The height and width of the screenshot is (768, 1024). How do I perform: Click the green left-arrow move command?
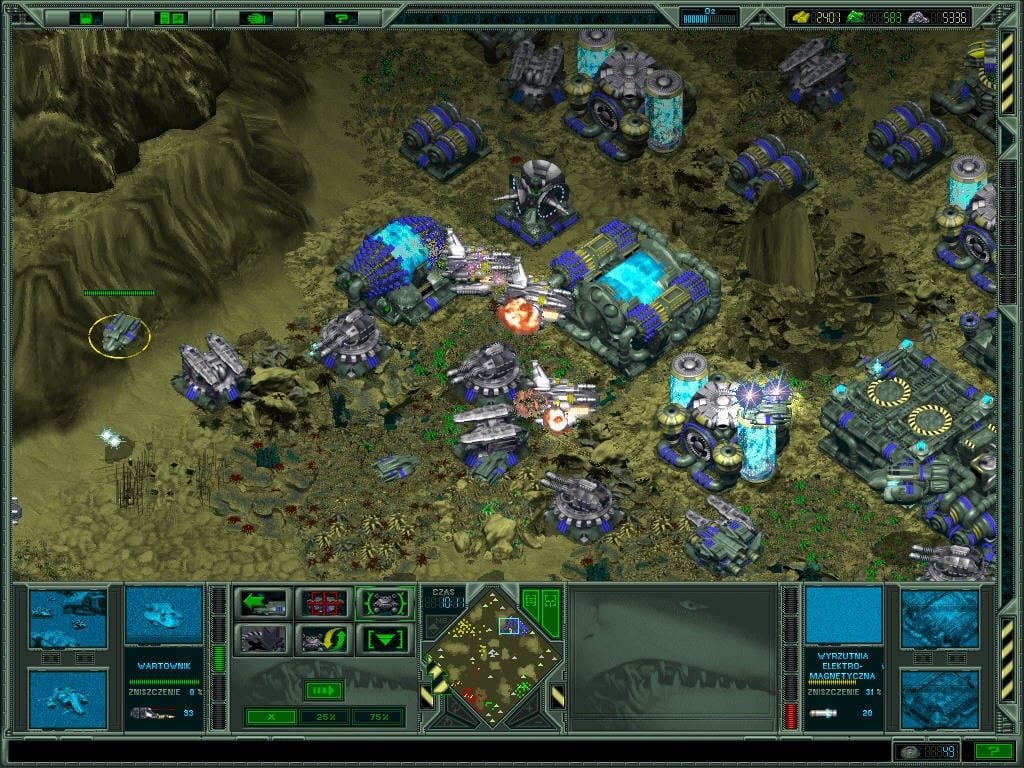[262, 603]
